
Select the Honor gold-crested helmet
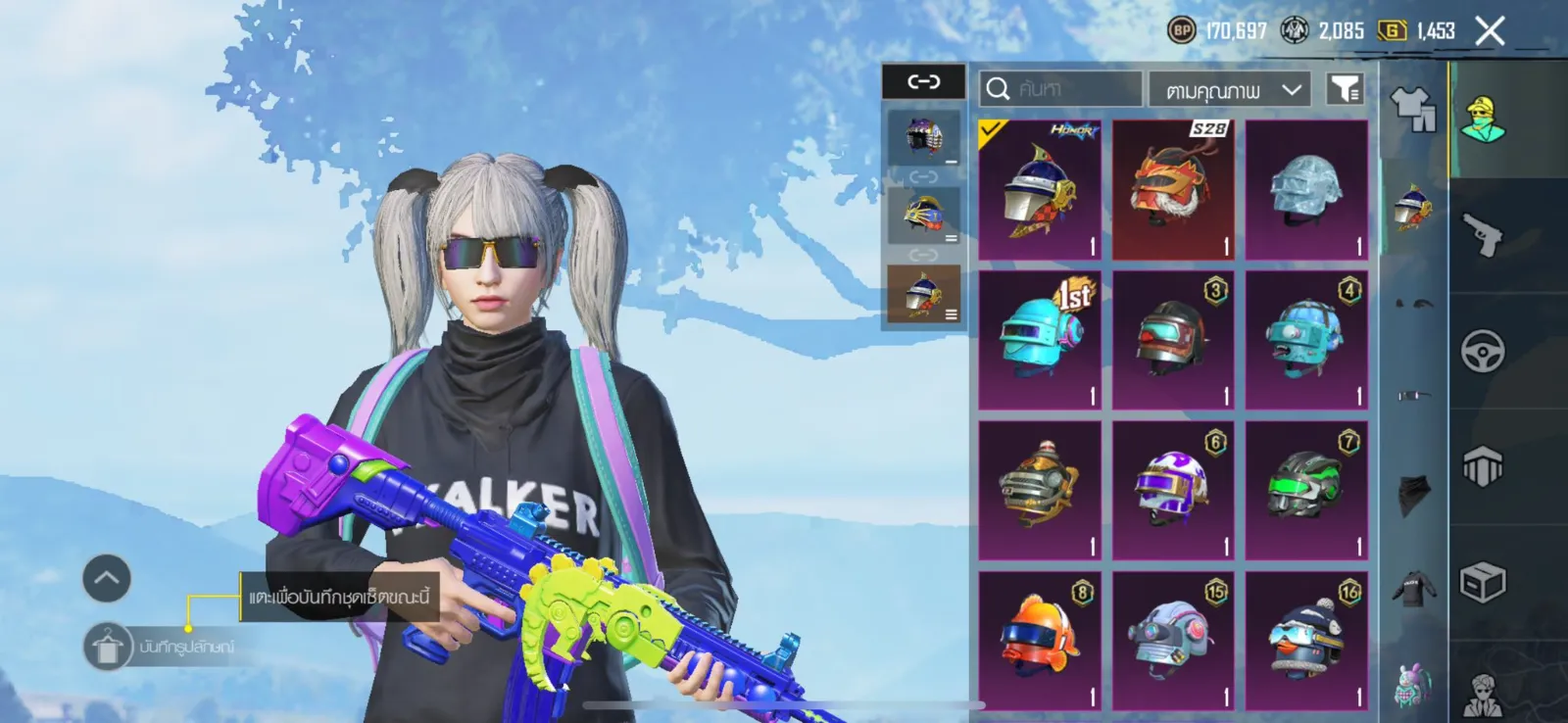[1040, 190]
